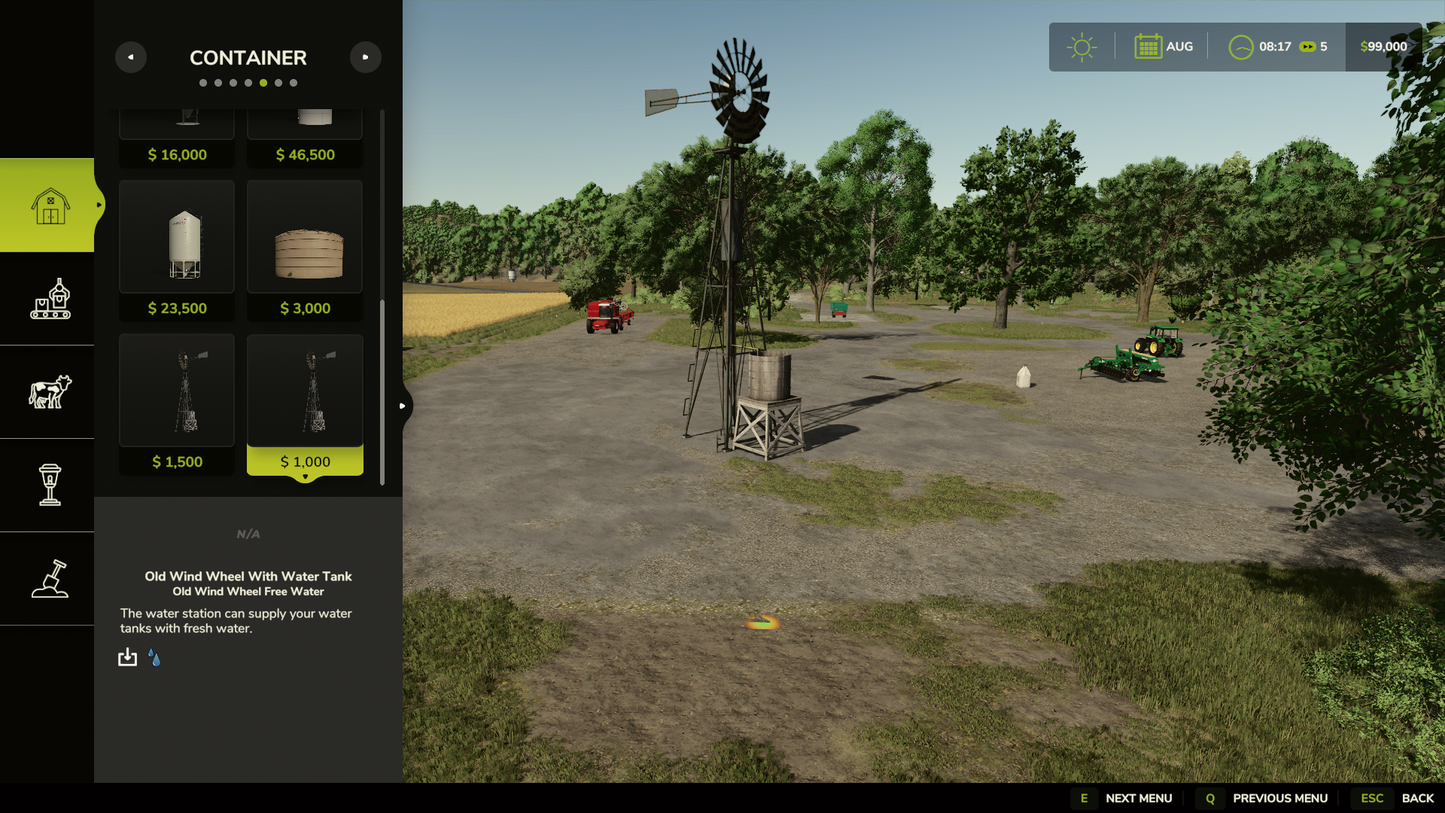Go to Next Menu in the bottom bar
The height and width of the screenshot is (813, 1445).
point(1123,798)
